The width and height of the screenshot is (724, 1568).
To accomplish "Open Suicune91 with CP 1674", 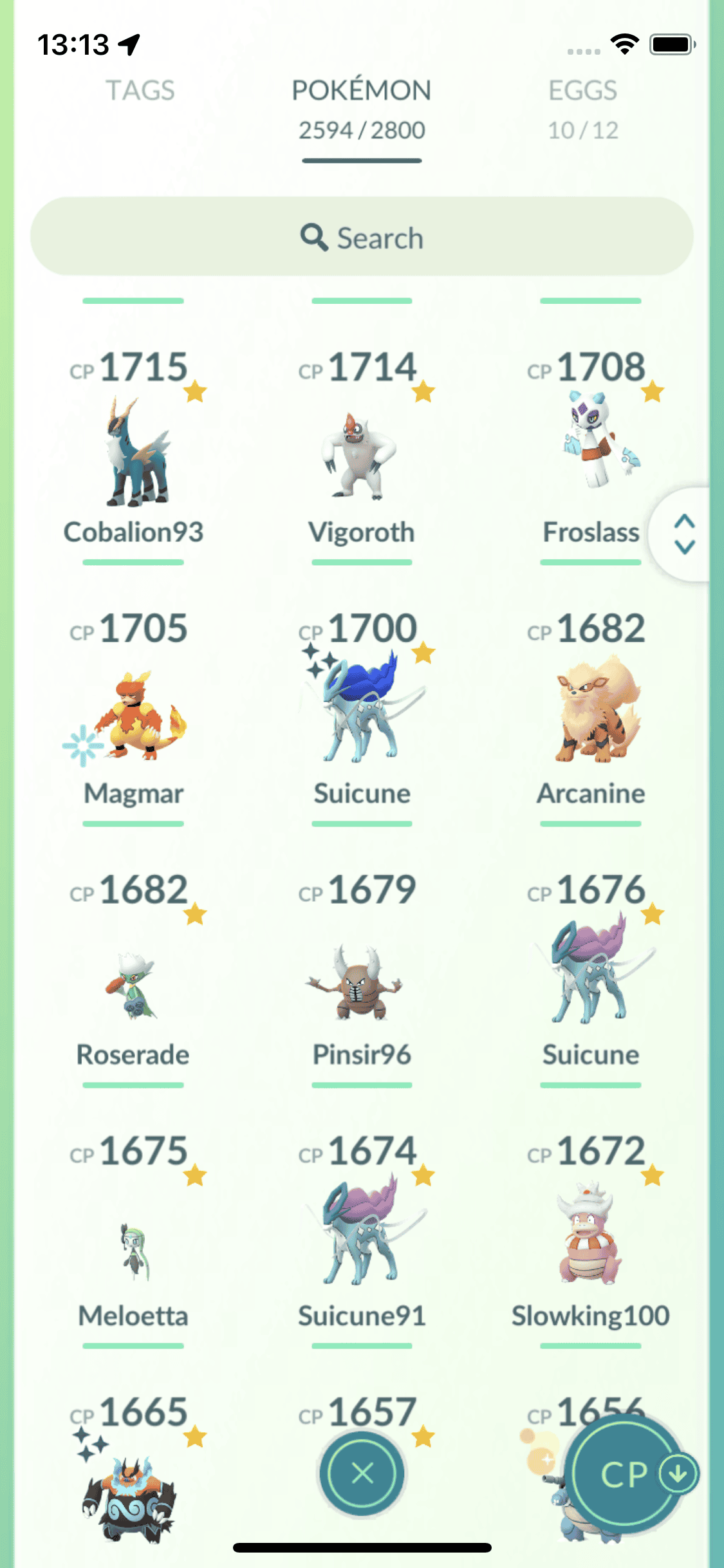I will [361, 1233].
